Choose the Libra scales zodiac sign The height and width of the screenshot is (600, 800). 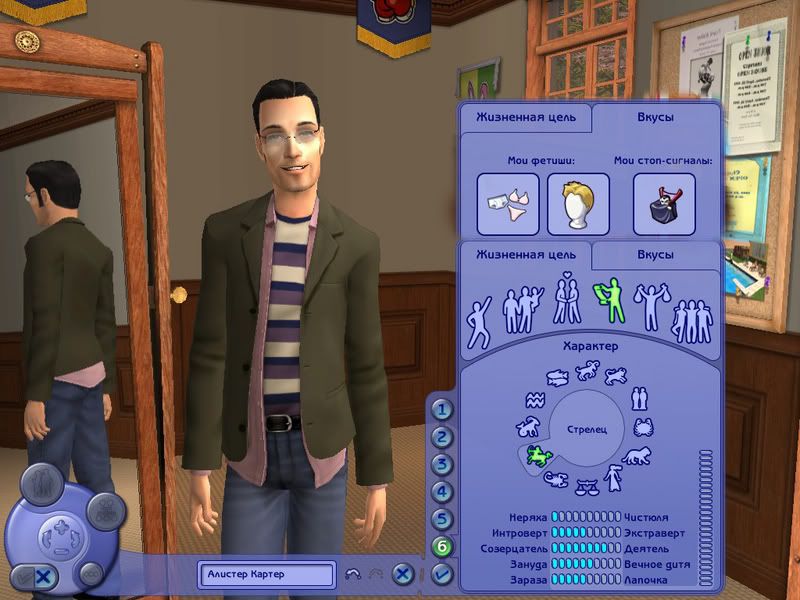click(586, 487)
